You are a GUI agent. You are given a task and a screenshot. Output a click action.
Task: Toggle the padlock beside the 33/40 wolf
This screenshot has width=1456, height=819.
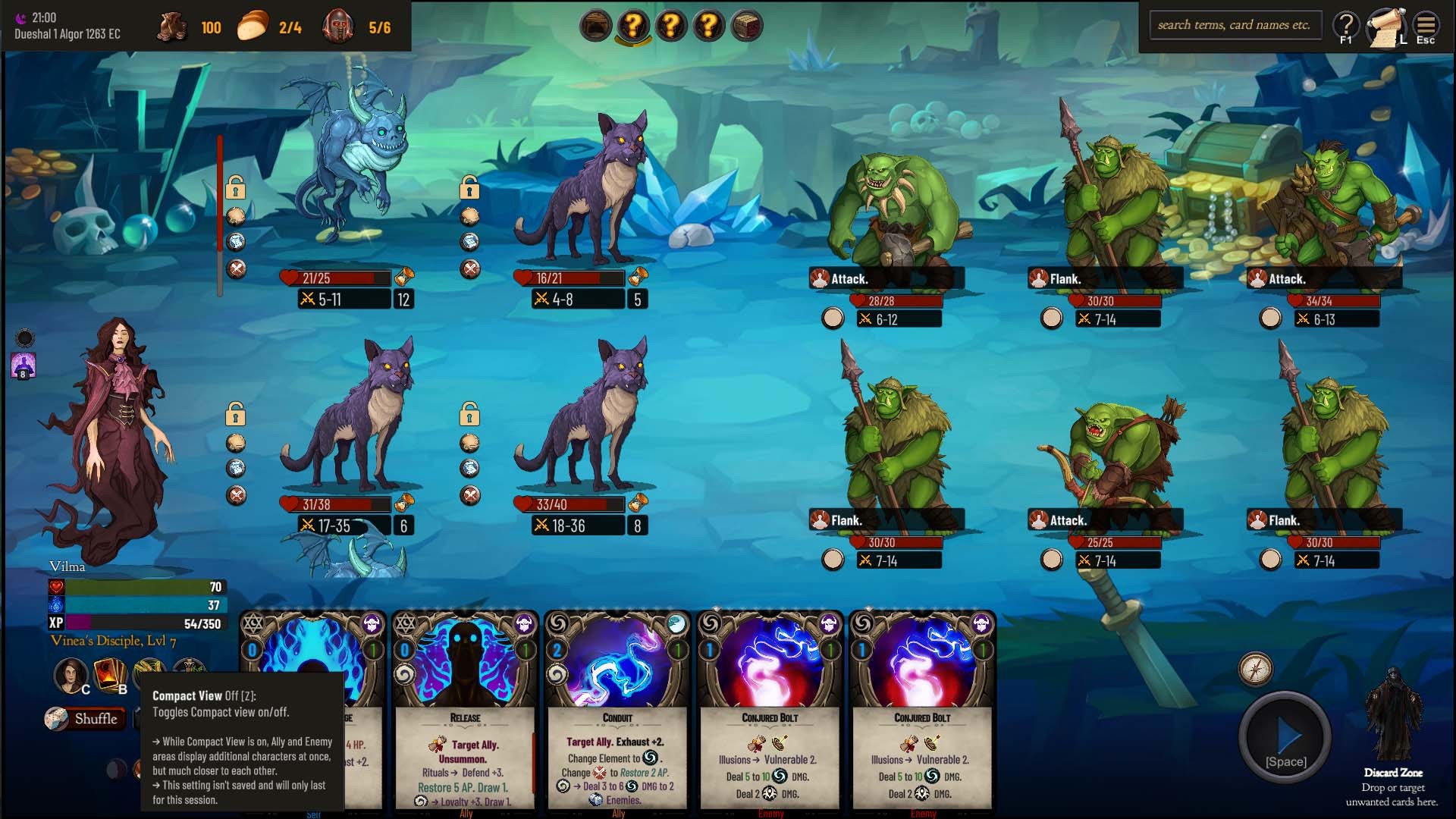469,414
